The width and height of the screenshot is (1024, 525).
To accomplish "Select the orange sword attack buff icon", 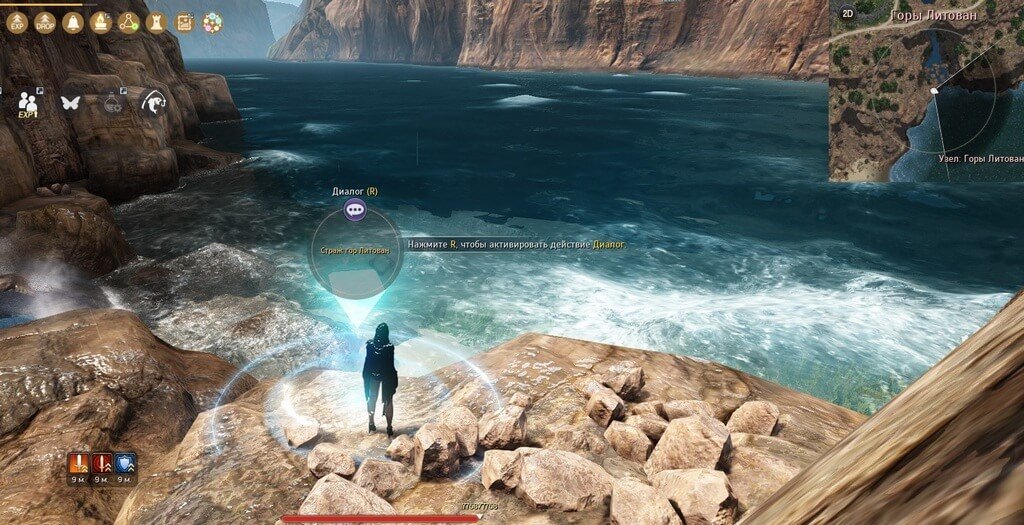I will click(x=78, y=463).
